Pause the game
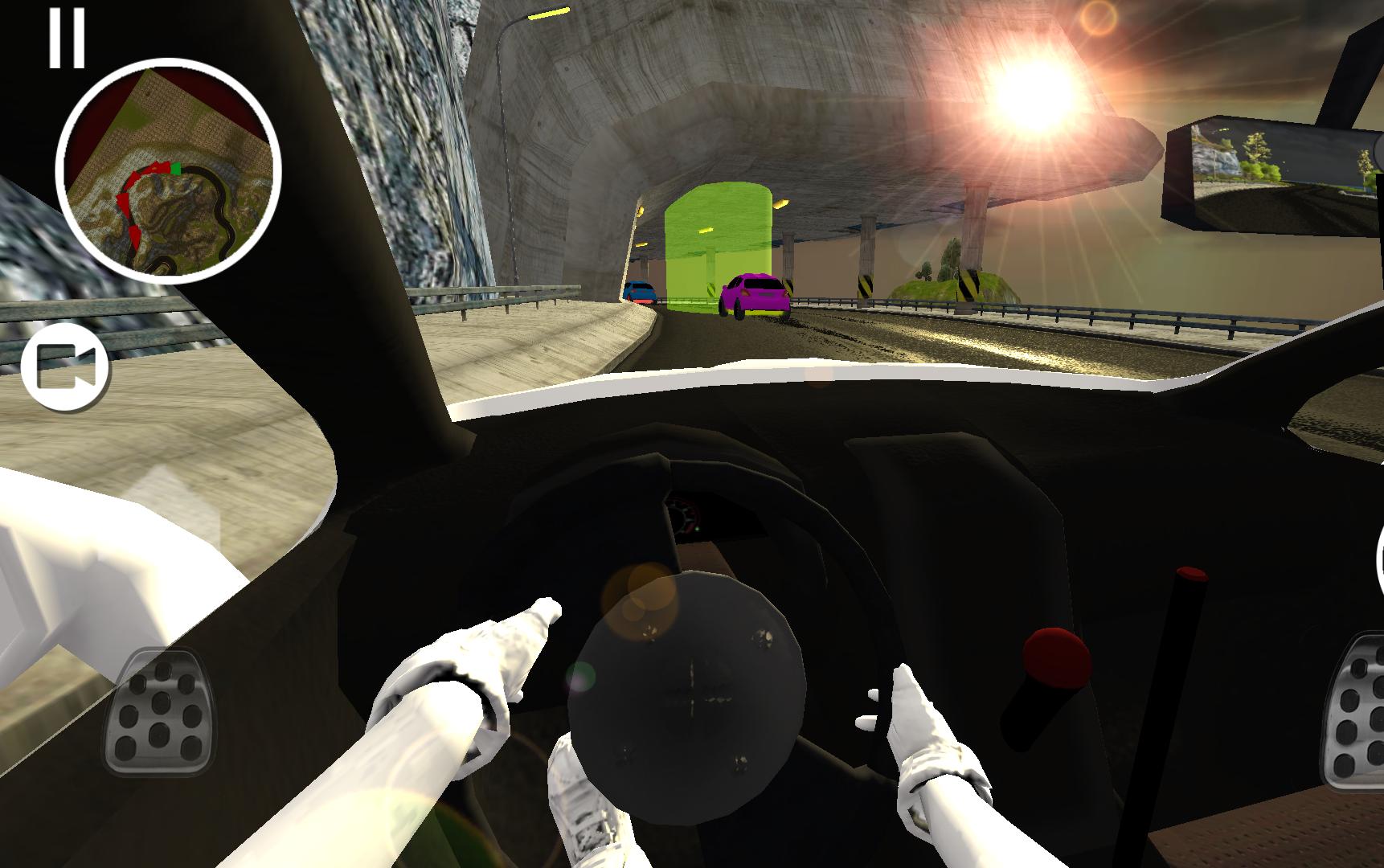The width and height of the screenshot is (1384, 868). (68, 36)
